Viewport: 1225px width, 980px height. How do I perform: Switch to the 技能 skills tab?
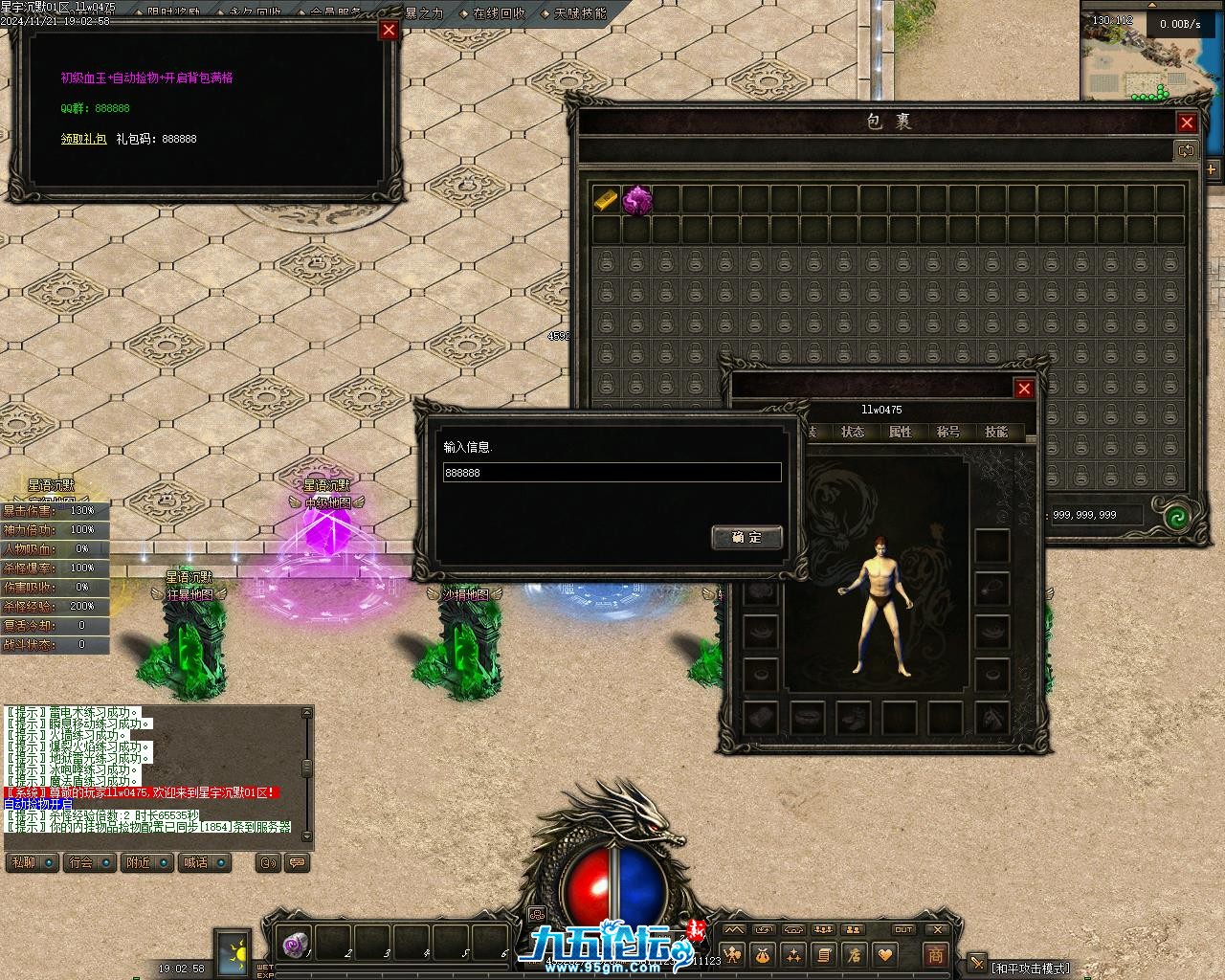[996, 432]
